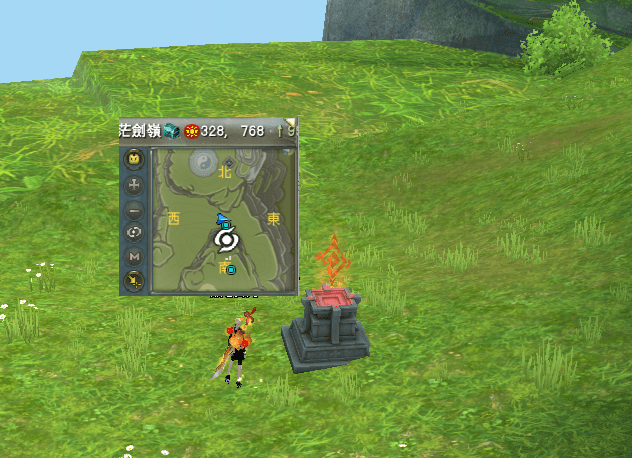Screen dimensions: 632x458
Task: Click the red sun icon before coordinates
Action: click(190, 130)
